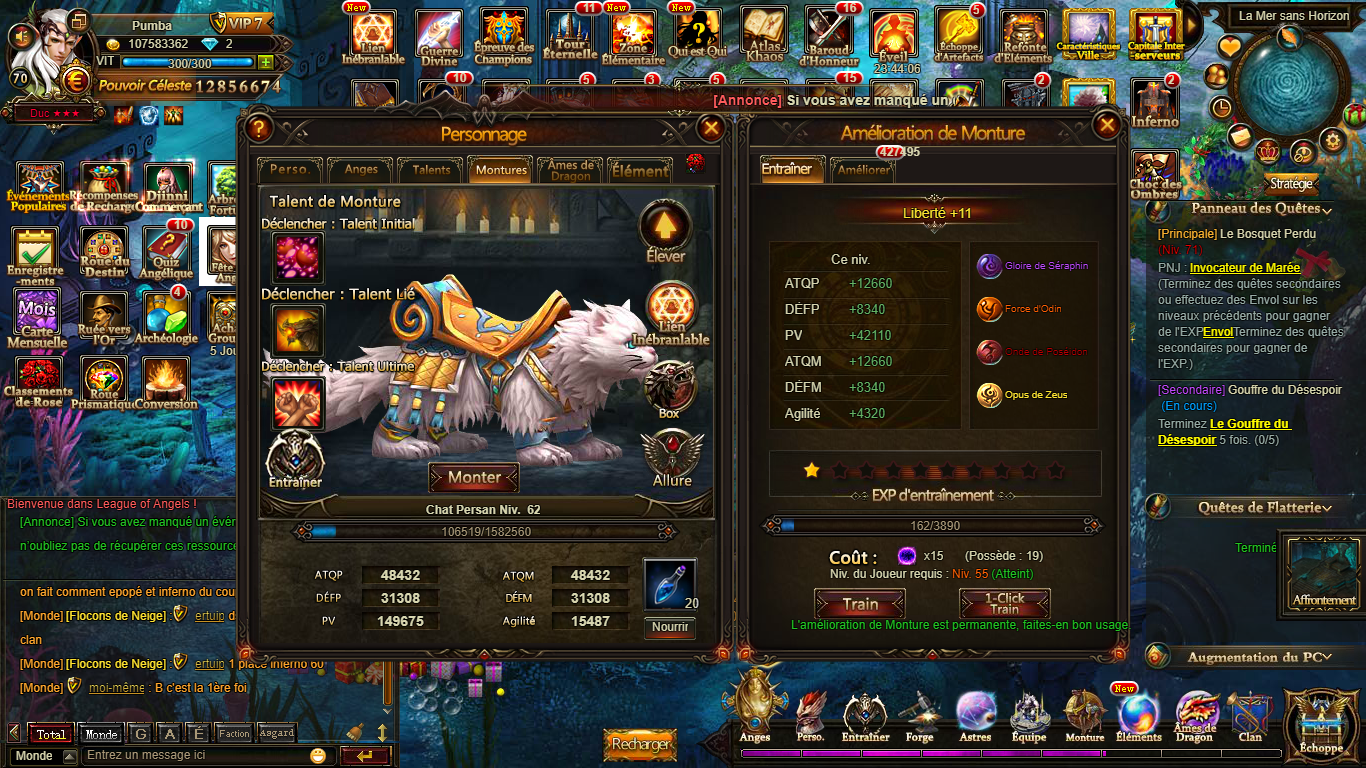Open the Invocateur de Marée quest link

tap(1244, 268)
